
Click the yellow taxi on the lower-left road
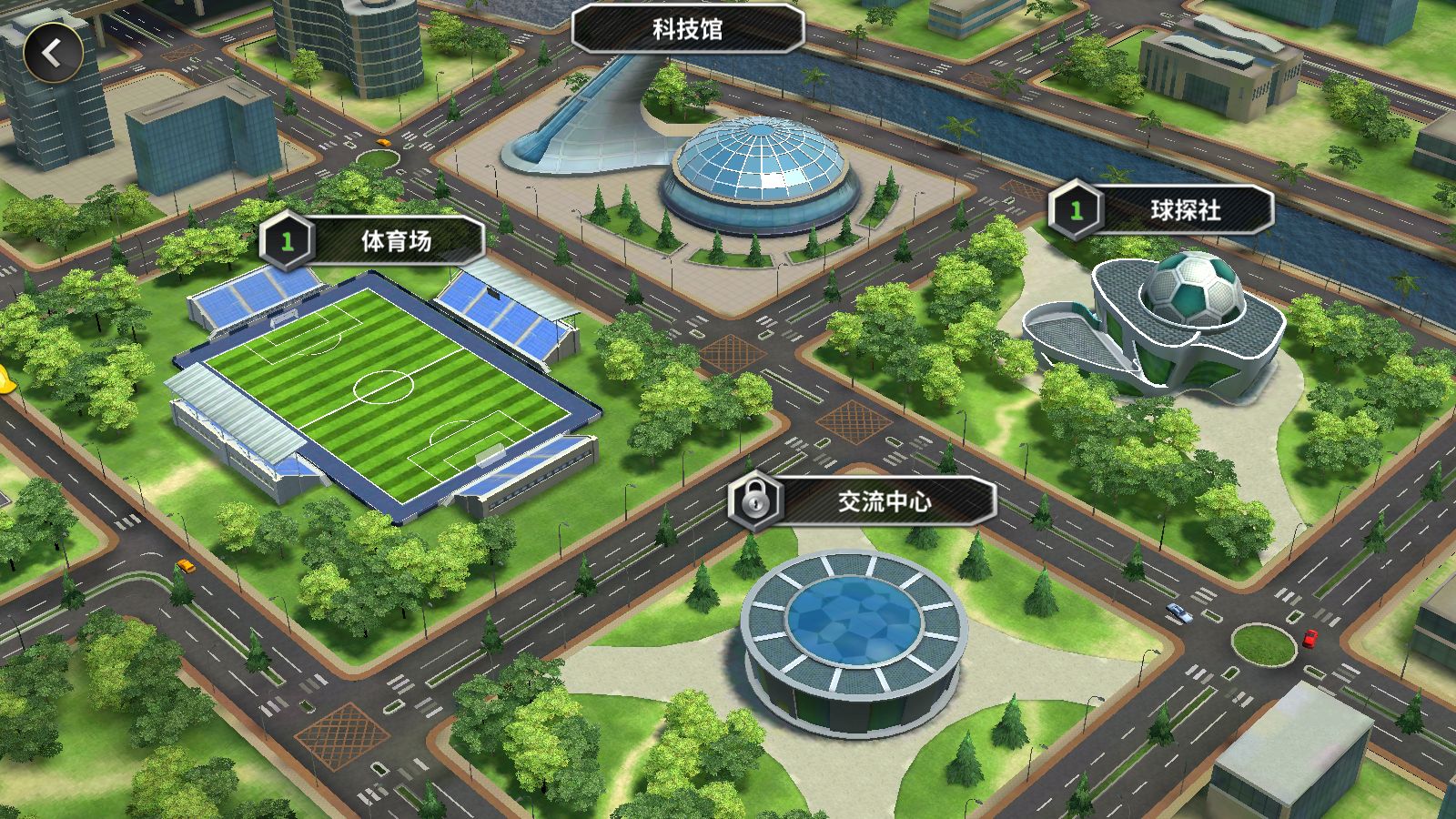(x=185, y=566)
